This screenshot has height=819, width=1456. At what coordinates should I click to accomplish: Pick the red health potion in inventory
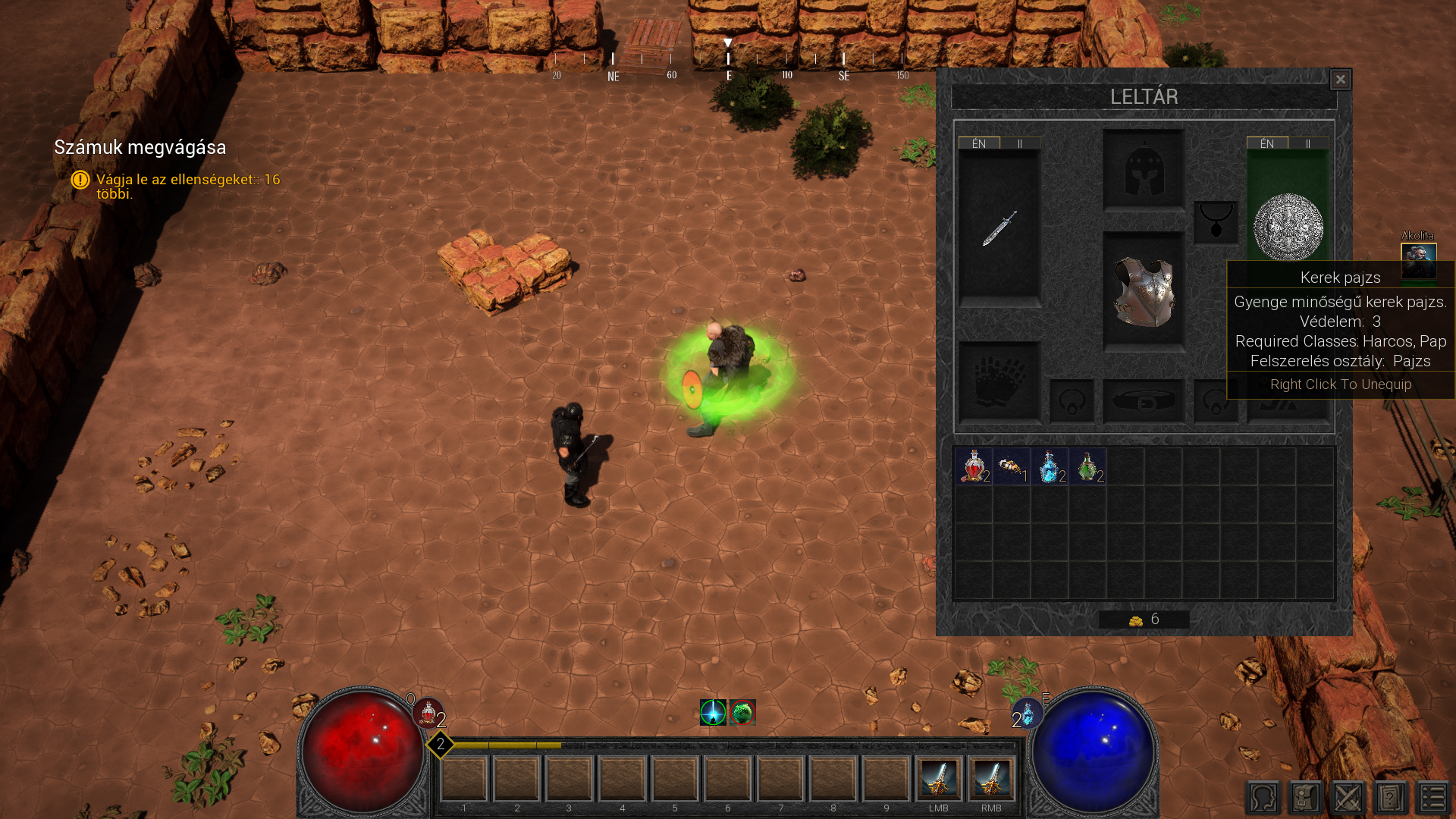[x=974, y=466]
